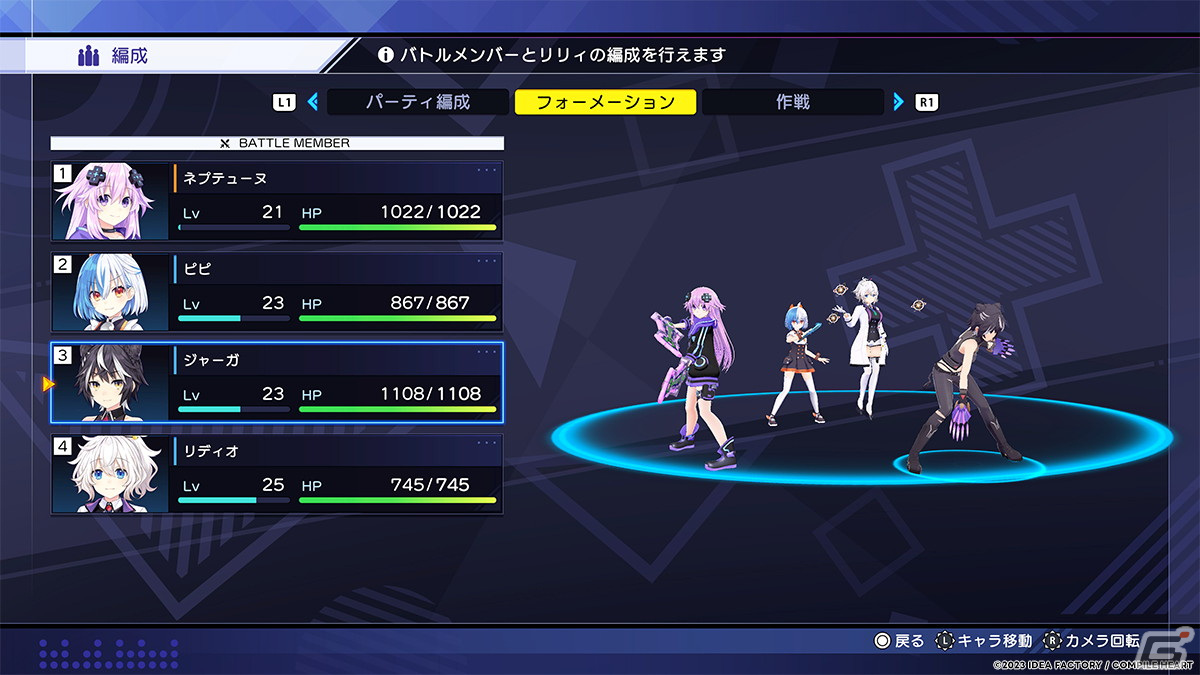Image resolution: width=1200 pixels, height=675 pixels.
Task: Switch to the パーティ編成 tab
Action: 417,102
